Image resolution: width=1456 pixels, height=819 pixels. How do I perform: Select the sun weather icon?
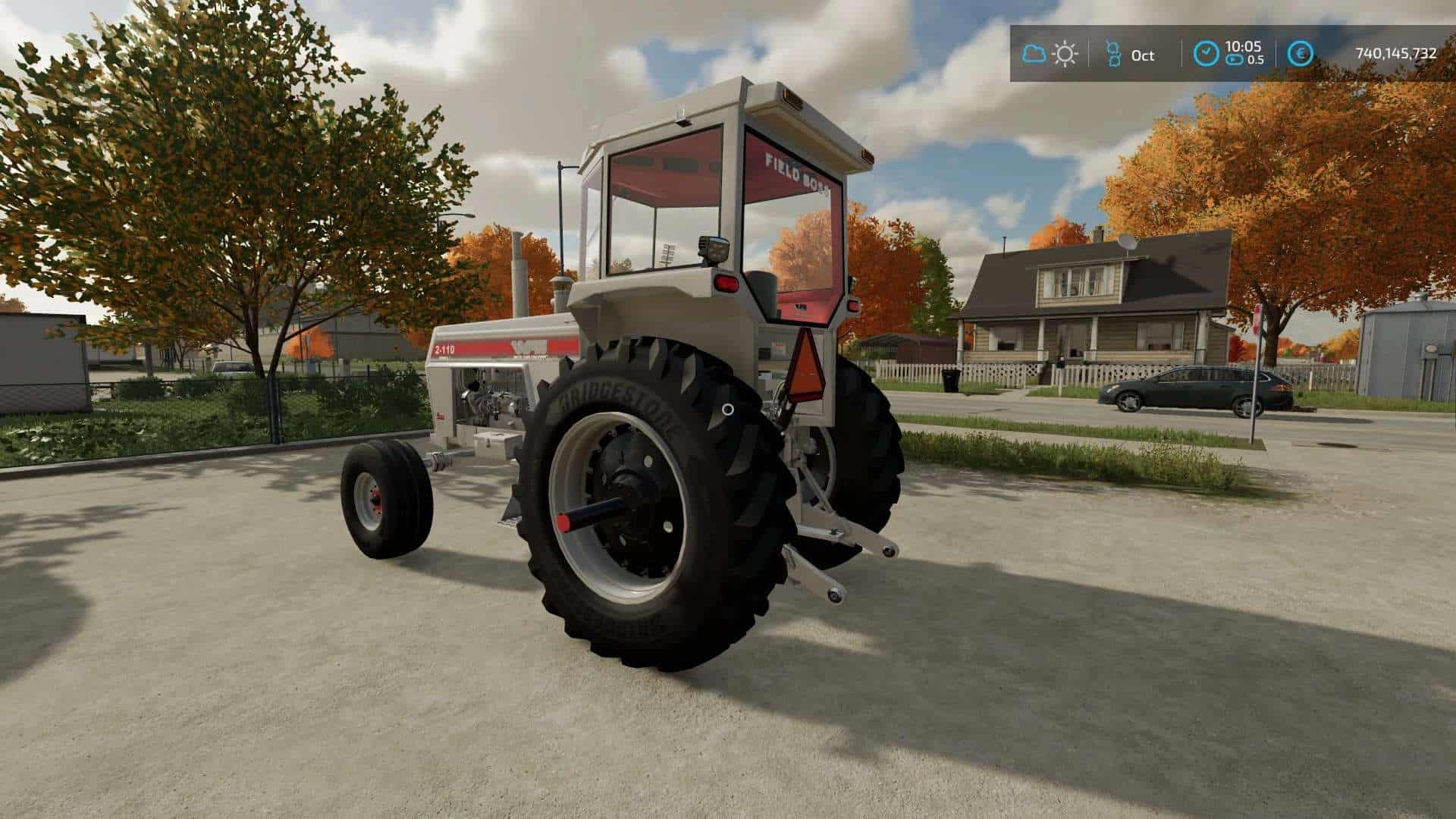point(1065,54)
